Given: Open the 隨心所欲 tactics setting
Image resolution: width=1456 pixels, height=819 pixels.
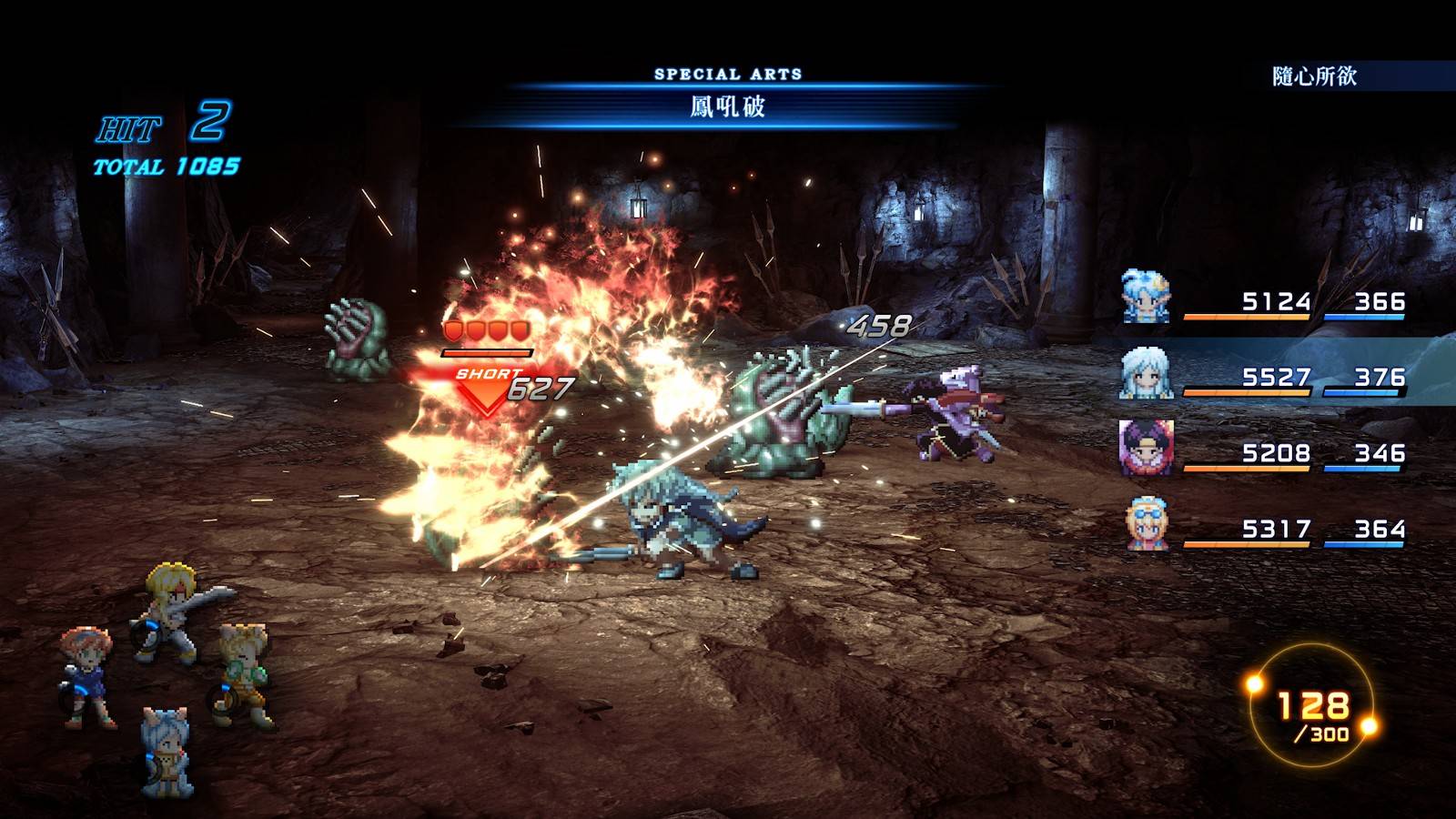Looking at the screenshot, I should pyautogui.click(x=1314, y=76).
